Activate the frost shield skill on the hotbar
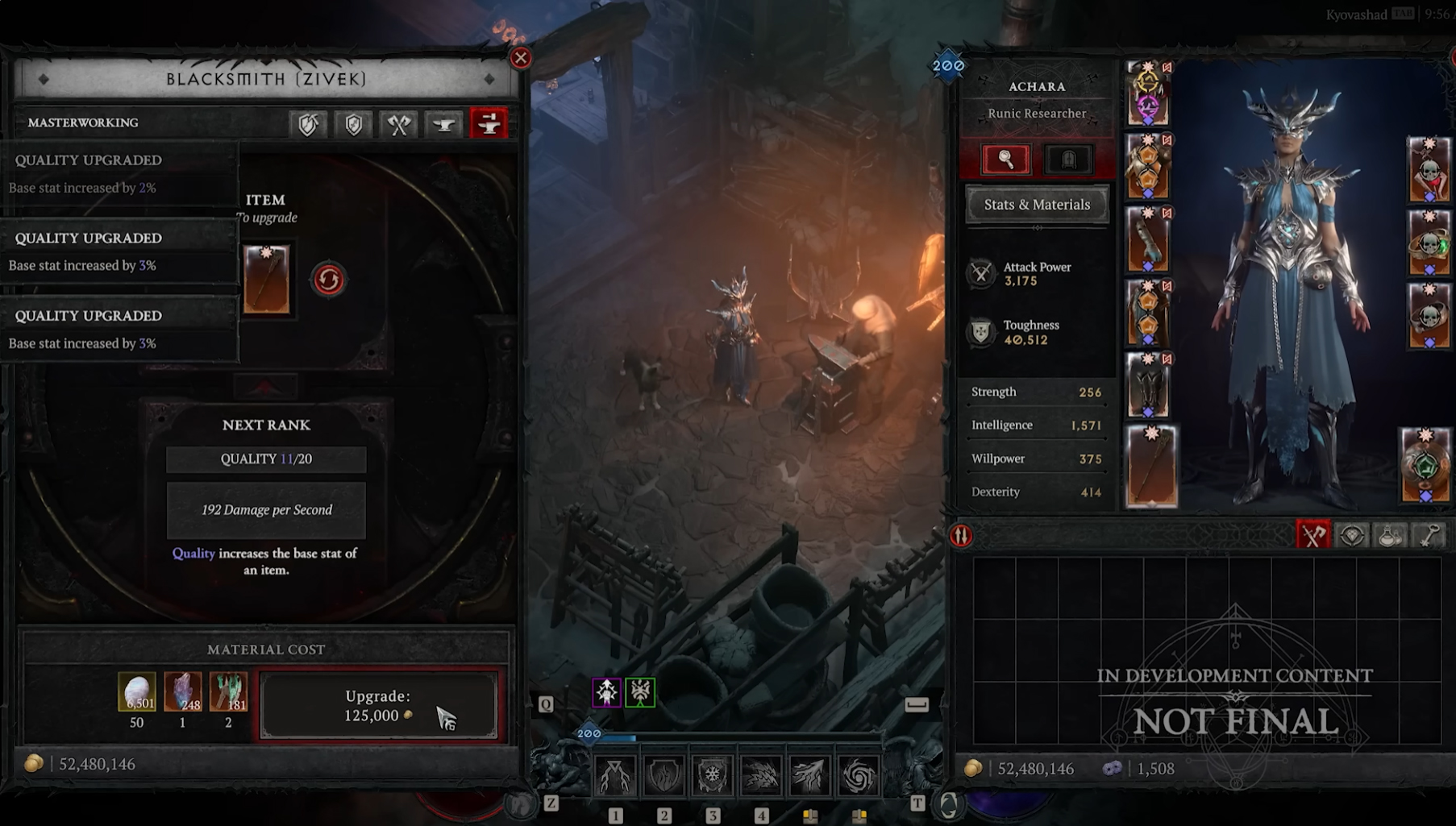 click(x=712, y=775)
